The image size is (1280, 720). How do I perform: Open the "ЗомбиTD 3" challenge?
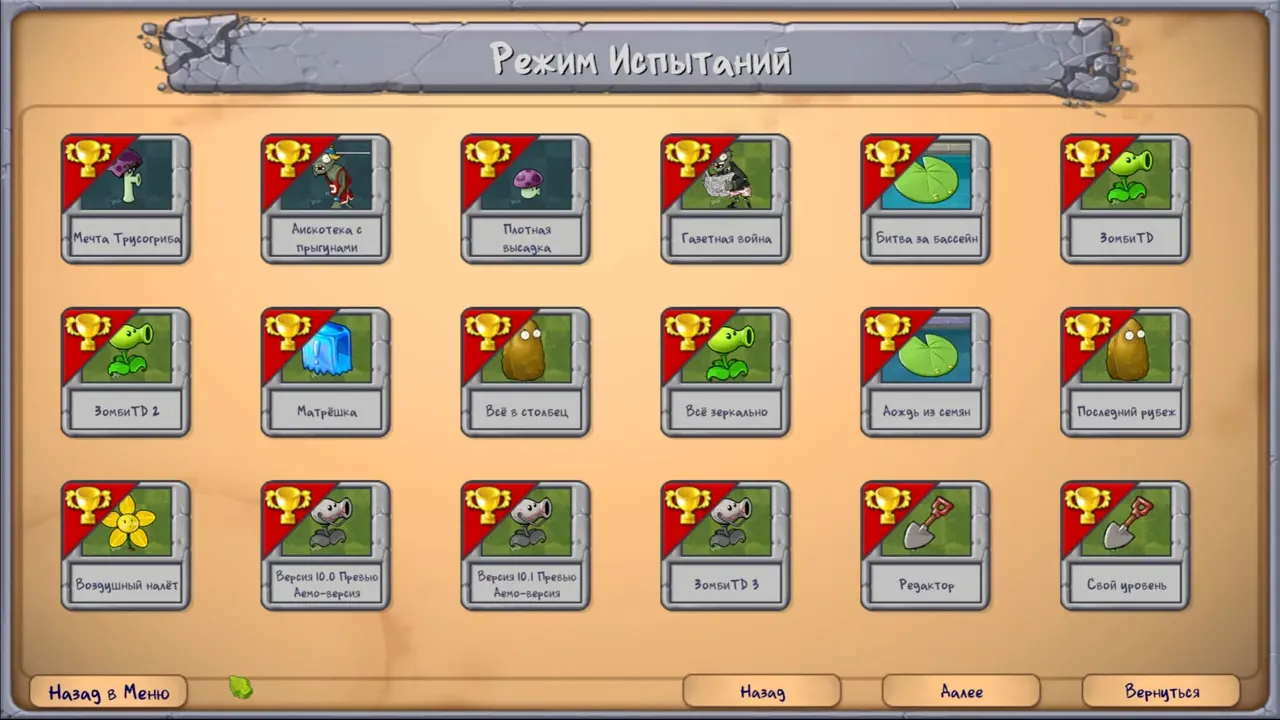[x=725, y=543]
